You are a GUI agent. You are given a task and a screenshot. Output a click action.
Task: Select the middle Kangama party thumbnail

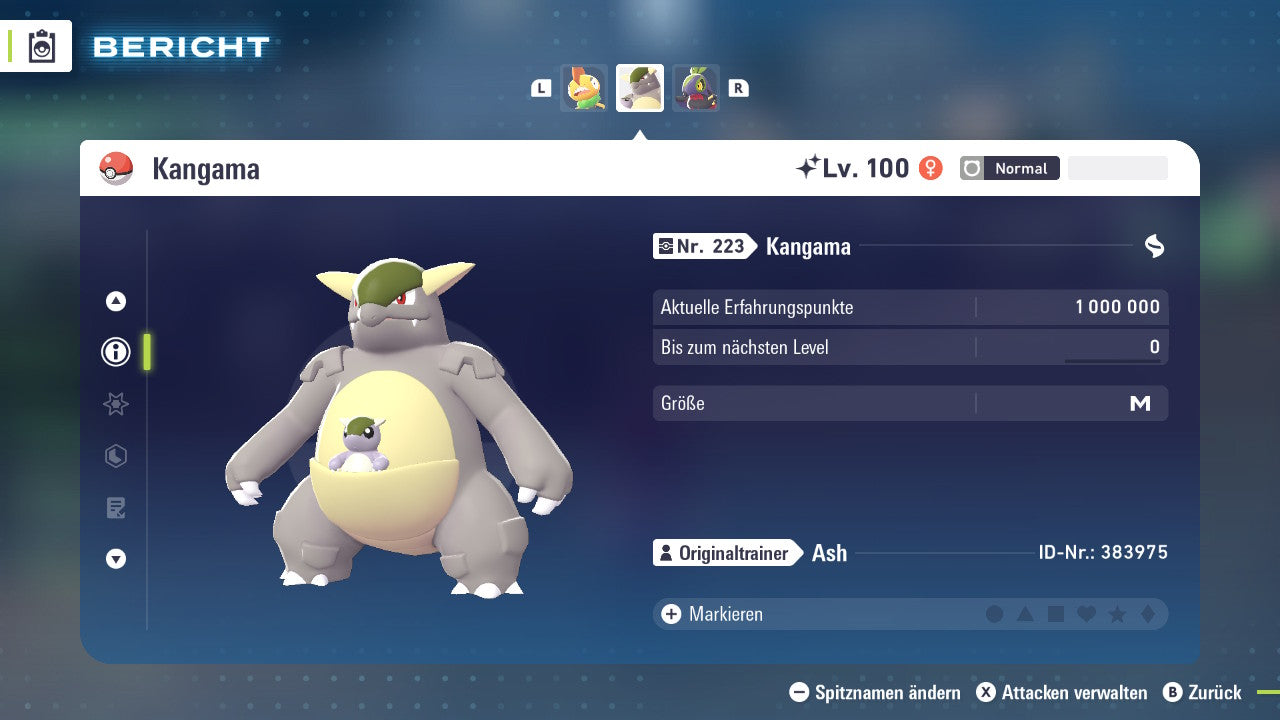pyautogui.click(x=639, y=87)
